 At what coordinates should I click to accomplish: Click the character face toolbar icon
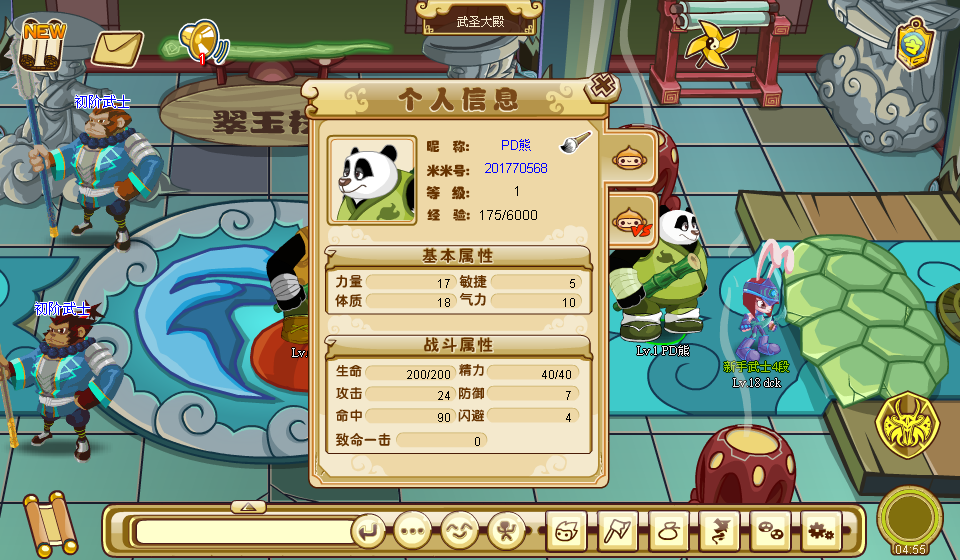click(x=566, y=530)
